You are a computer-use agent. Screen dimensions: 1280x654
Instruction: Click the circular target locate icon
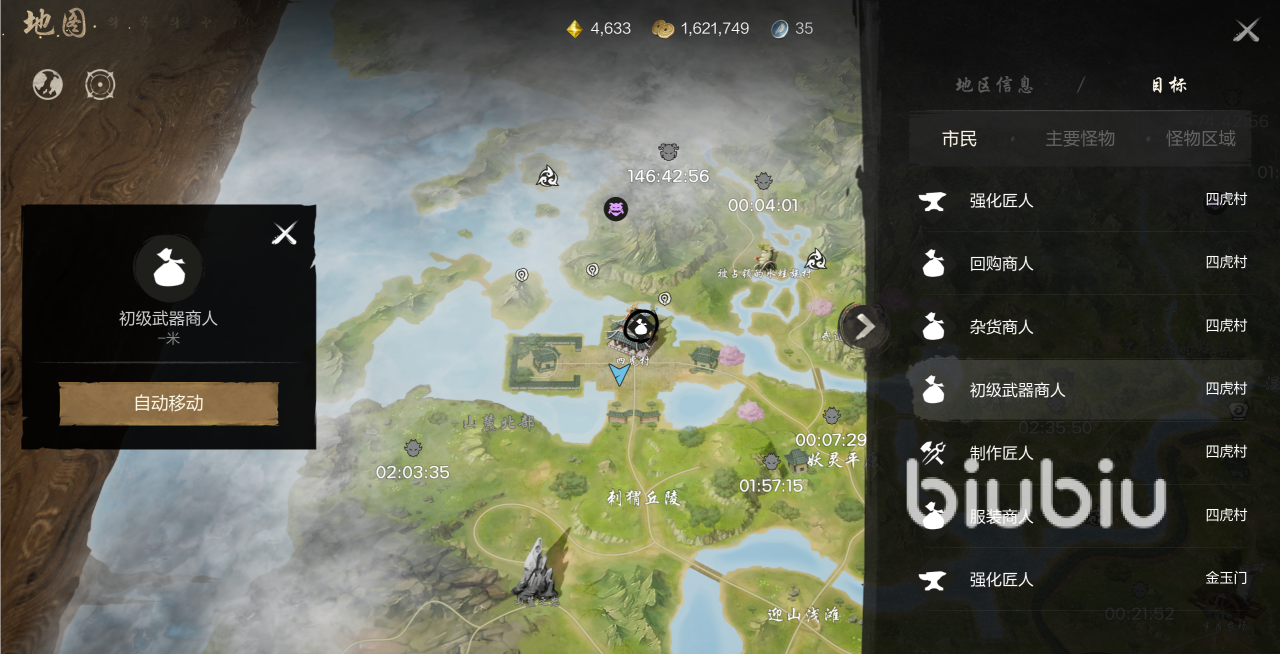(x=100, y=85)
